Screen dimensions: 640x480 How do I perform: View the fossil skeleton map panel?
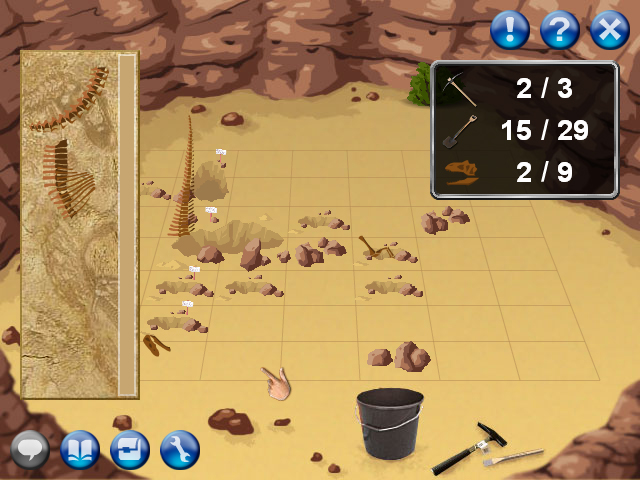pyautogui.click(x=78, y=225)
